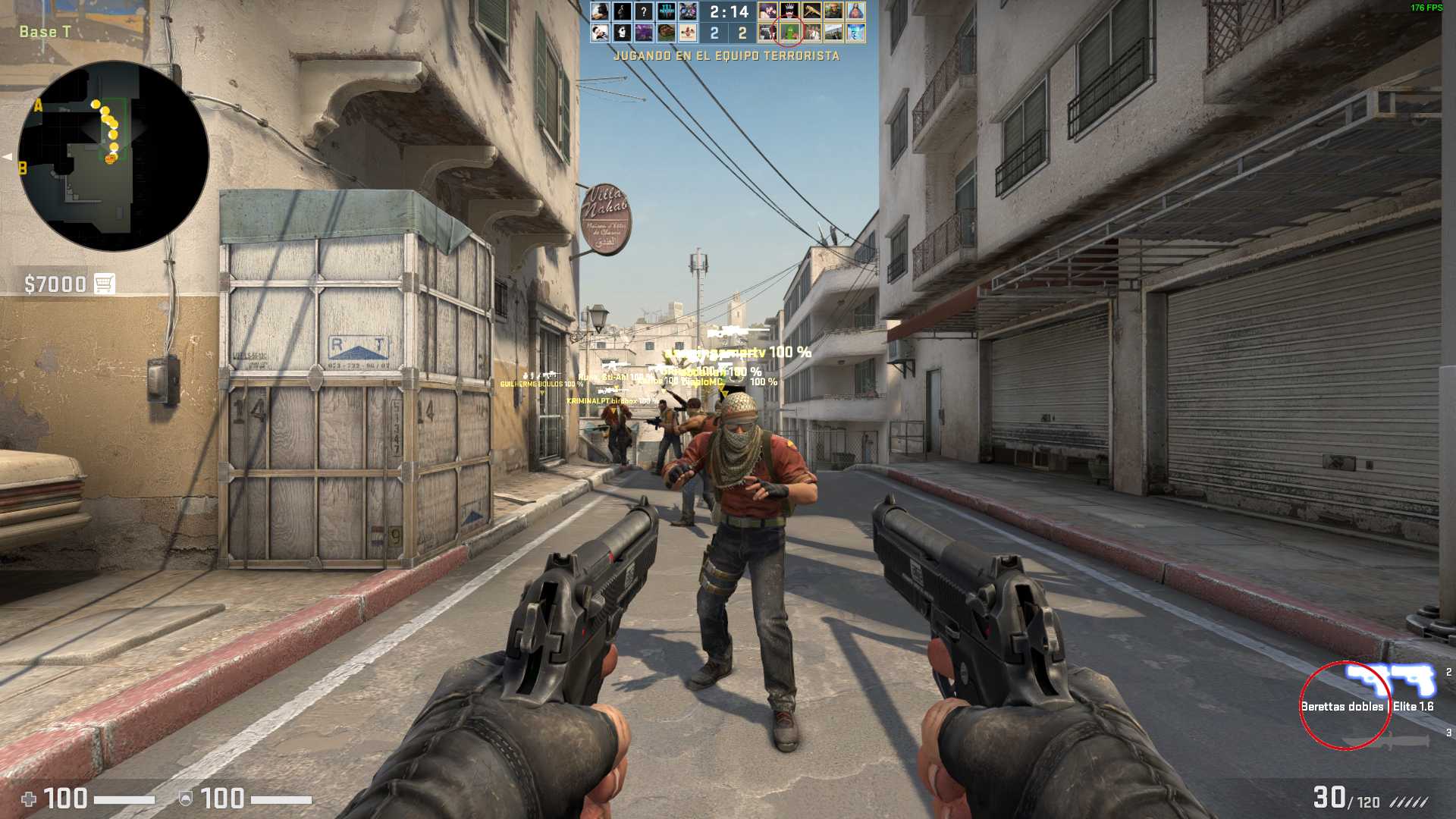Open the buy menu shopping cart icon

coord(105,284)
